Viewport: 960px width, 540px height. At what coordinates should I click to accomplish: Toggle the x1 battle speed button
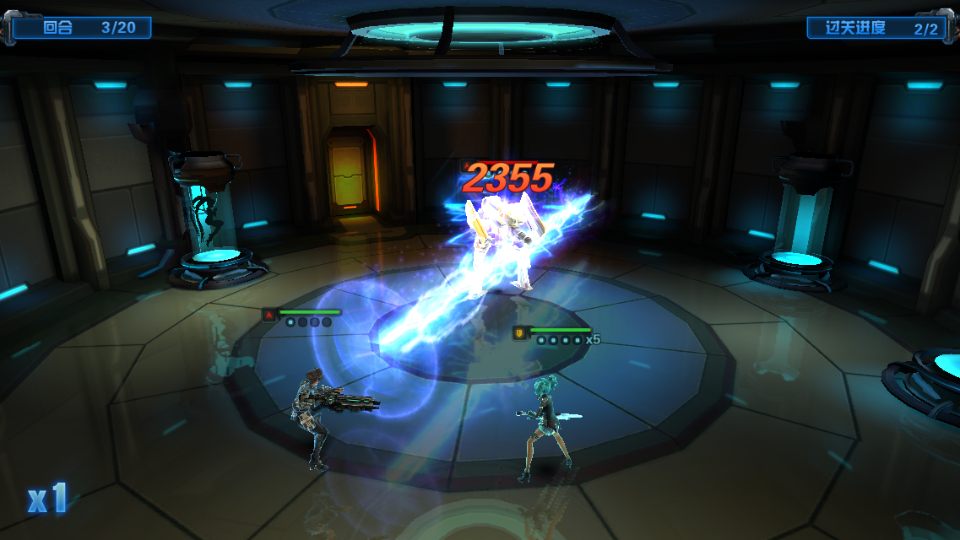point(47,498)
